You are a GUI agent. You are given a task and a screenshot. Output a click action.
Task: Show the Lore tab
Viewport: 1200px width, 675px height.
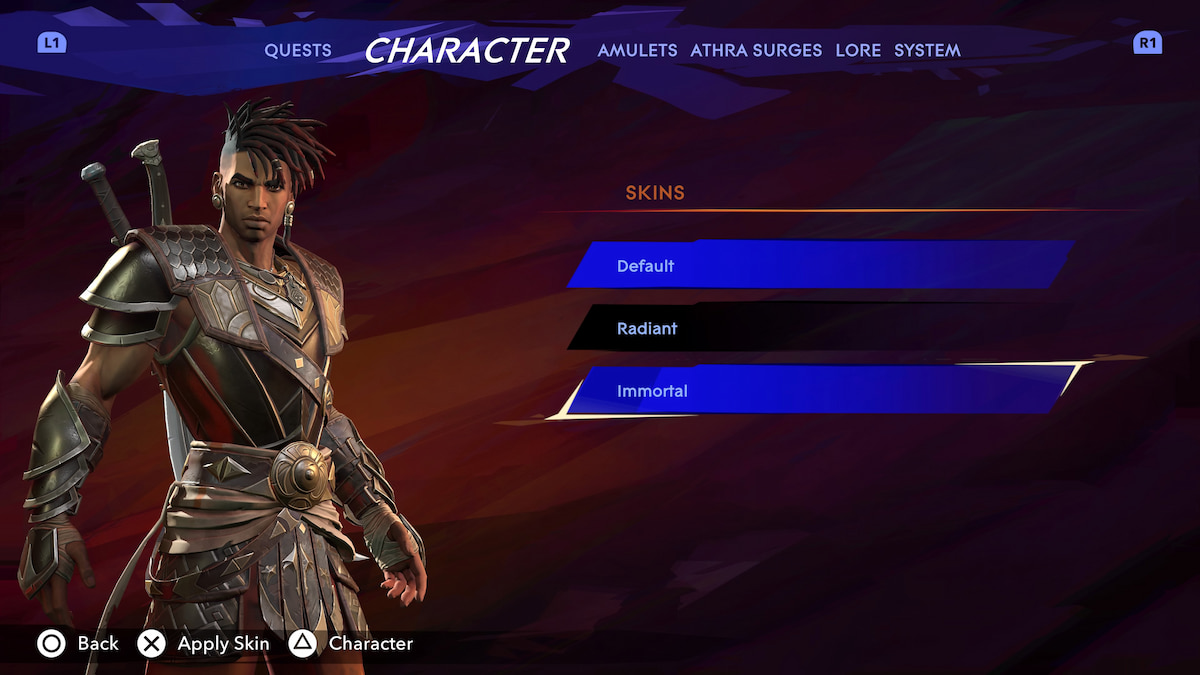pyautogui.click(x=858, y=50)
